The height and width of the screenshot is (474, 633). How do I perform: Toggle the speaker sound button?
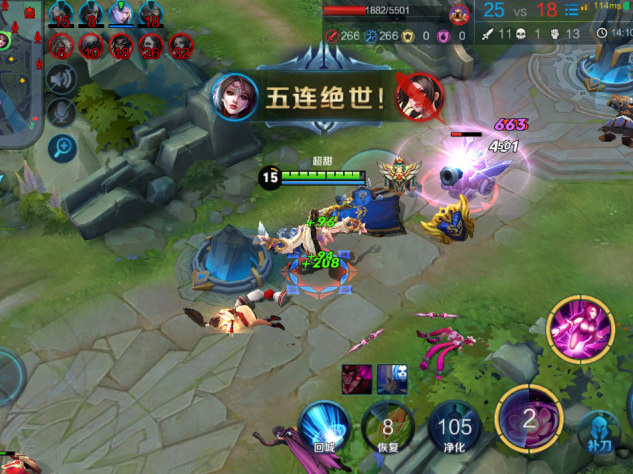point(62,80)
